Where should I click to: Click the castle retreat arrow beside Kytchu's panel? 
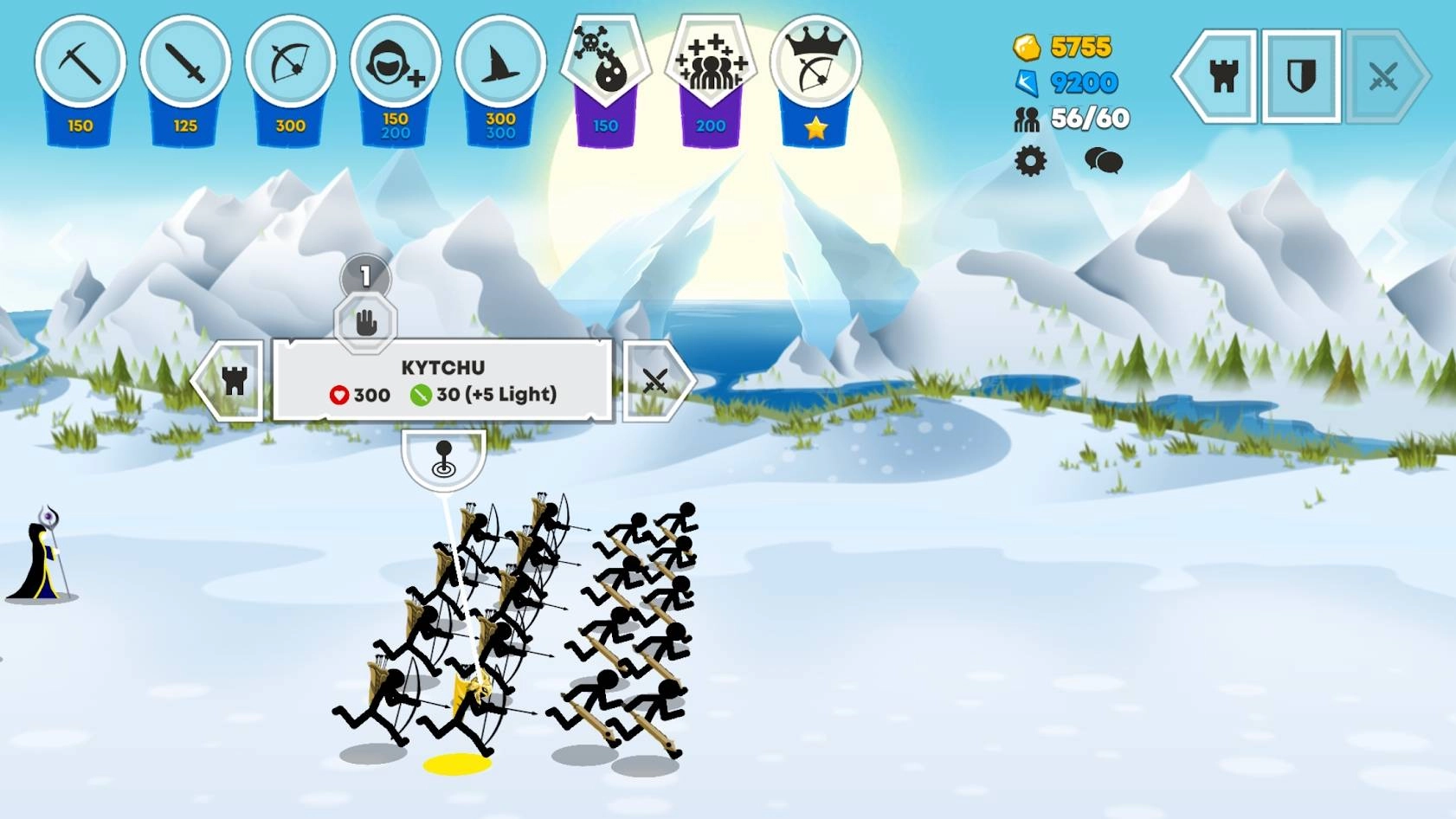tap(235, 381)
